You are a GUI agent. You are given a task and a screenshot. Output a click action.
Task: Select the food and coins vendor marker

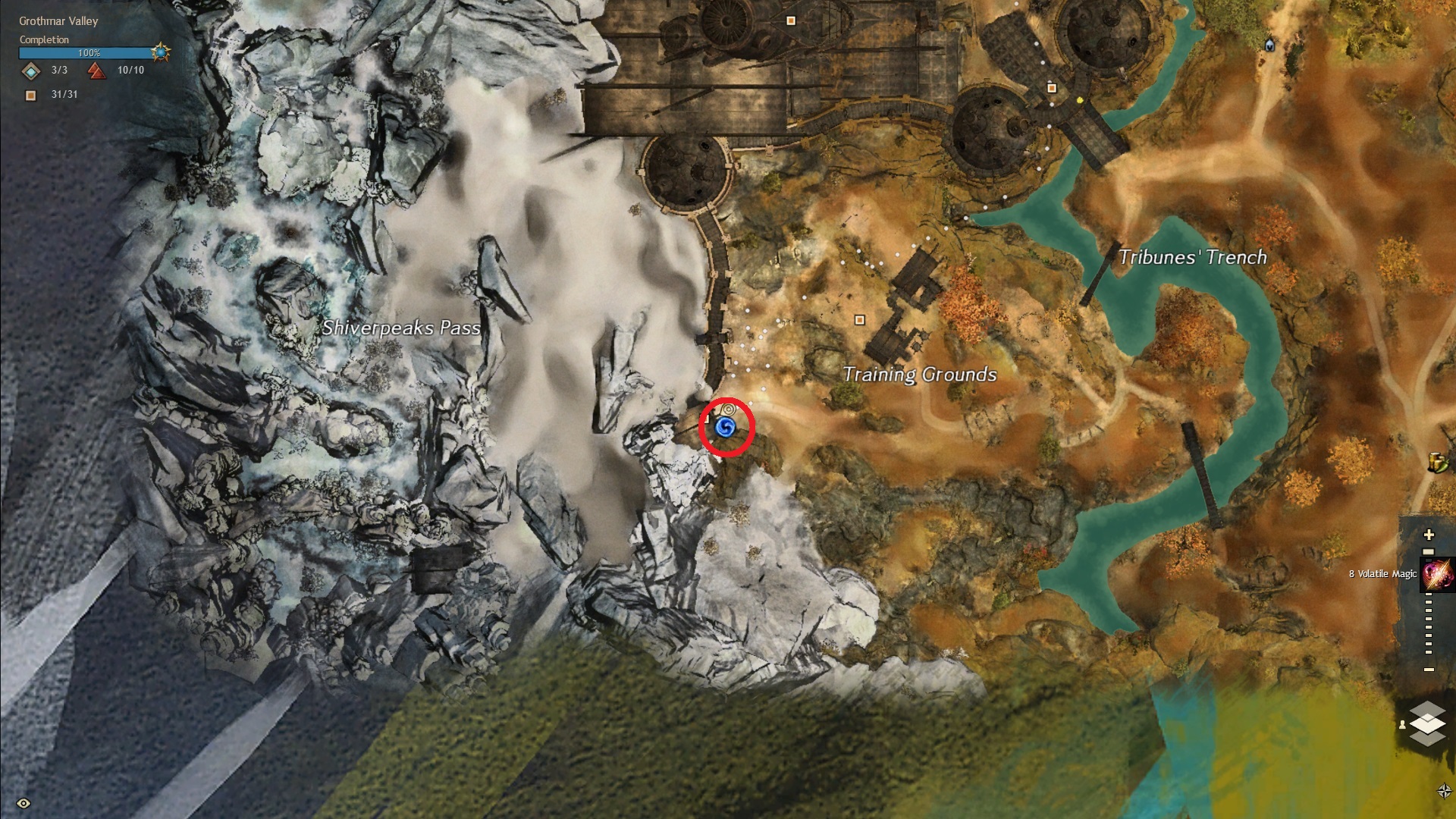(1437, 462)
